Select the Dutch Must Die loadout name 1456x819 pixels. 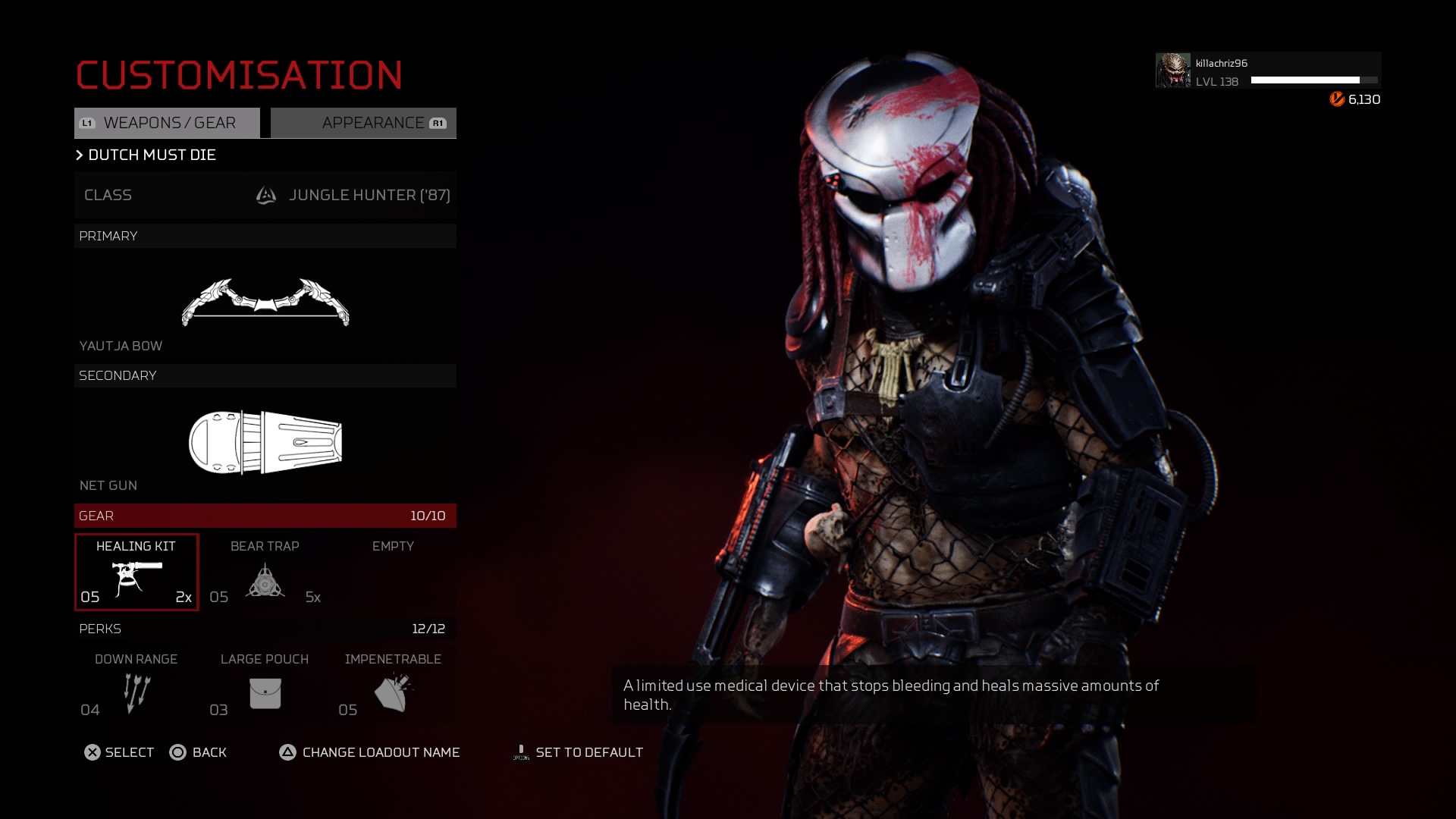click(x=152, y=155)
